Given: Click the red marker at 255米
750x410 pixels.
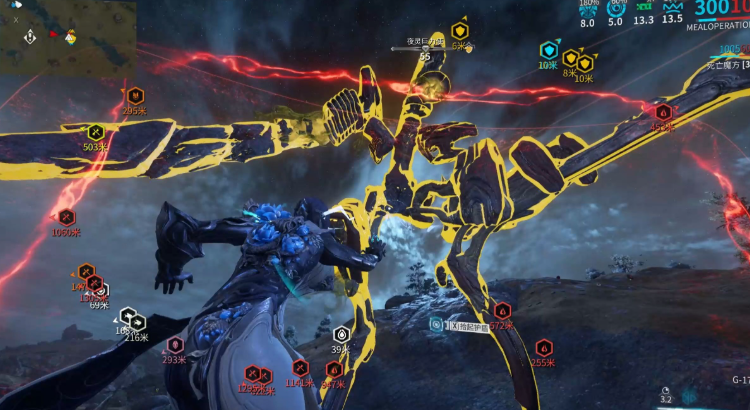Looking at the screenshot, I should coord(543,348).
